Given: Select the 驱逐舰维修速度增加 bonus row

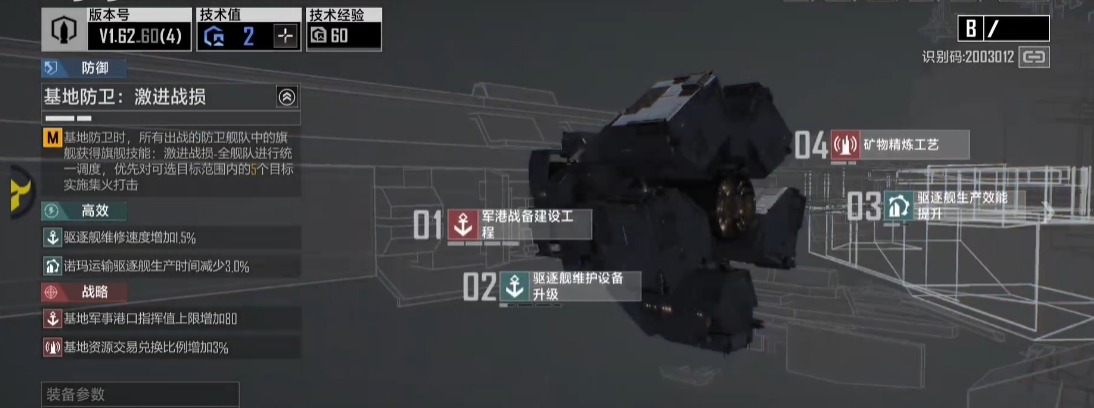Looking at the screenshot, I should tap(171, 238).
